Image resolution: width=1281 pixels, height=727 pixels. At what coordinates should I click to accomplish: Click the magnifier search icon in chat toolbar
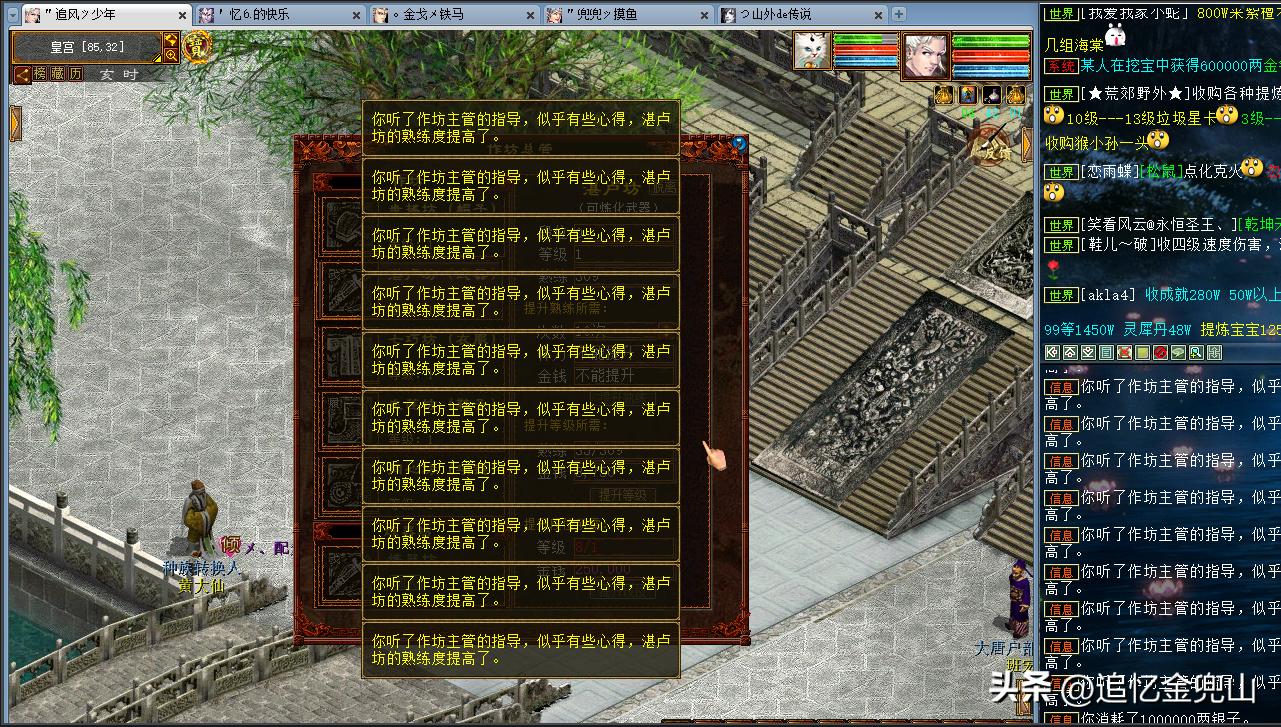[1196, 353]
